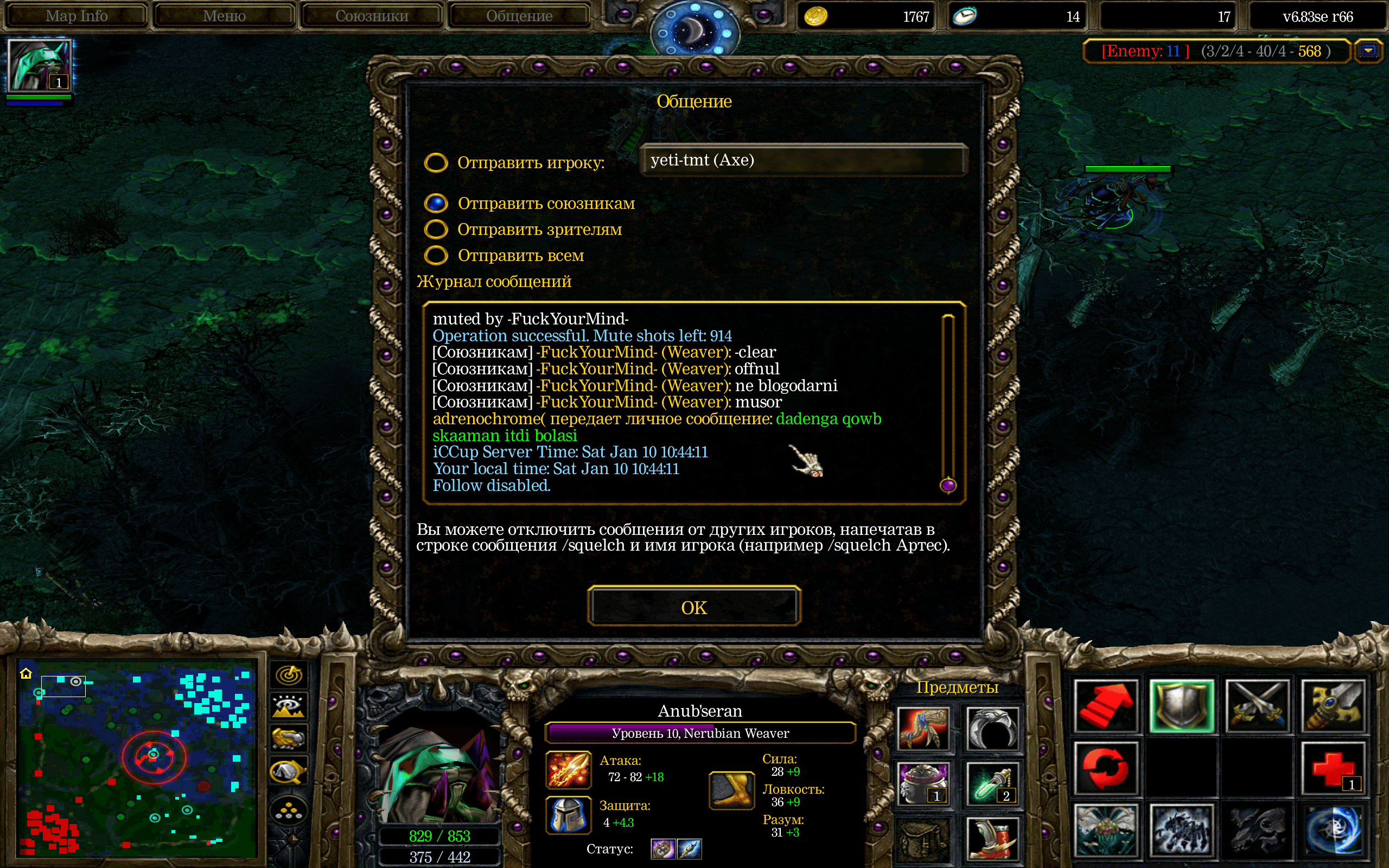Open the Союзники menu
Viewport: 1389px width, 868px height.
(x=371, y=16)
